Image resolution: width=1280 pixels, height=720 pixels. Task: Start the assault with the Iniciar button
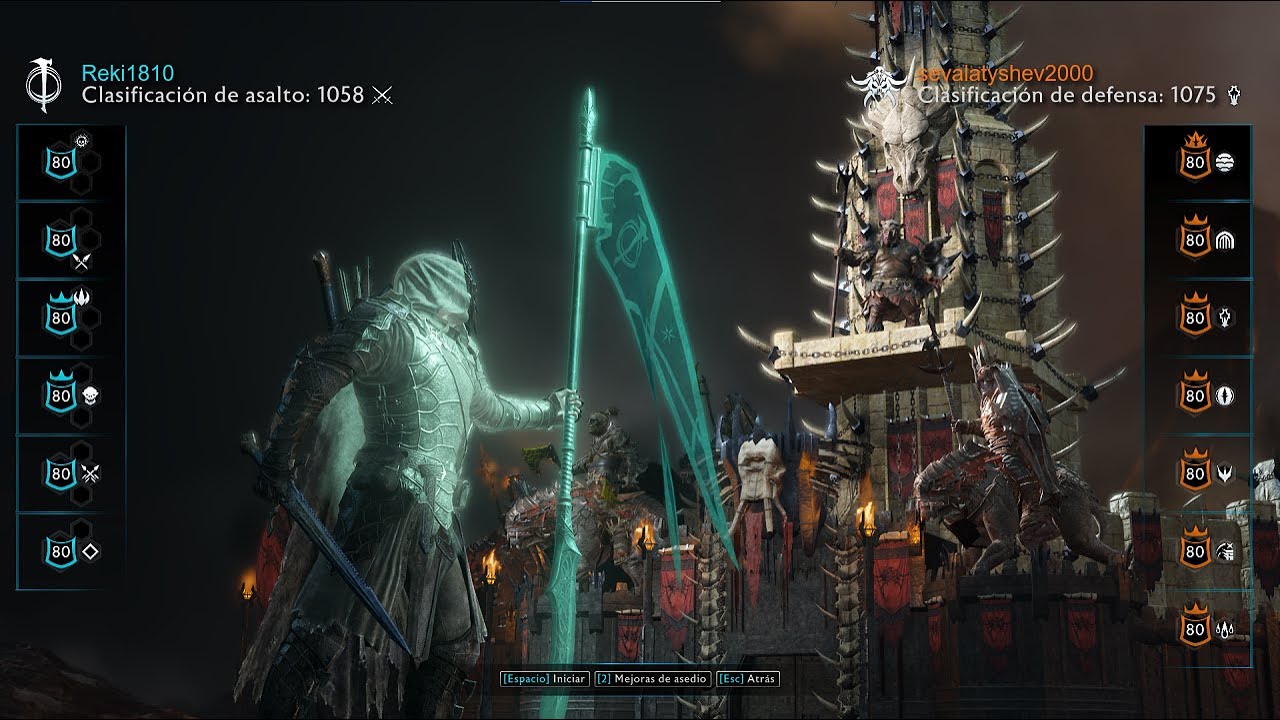544,678
